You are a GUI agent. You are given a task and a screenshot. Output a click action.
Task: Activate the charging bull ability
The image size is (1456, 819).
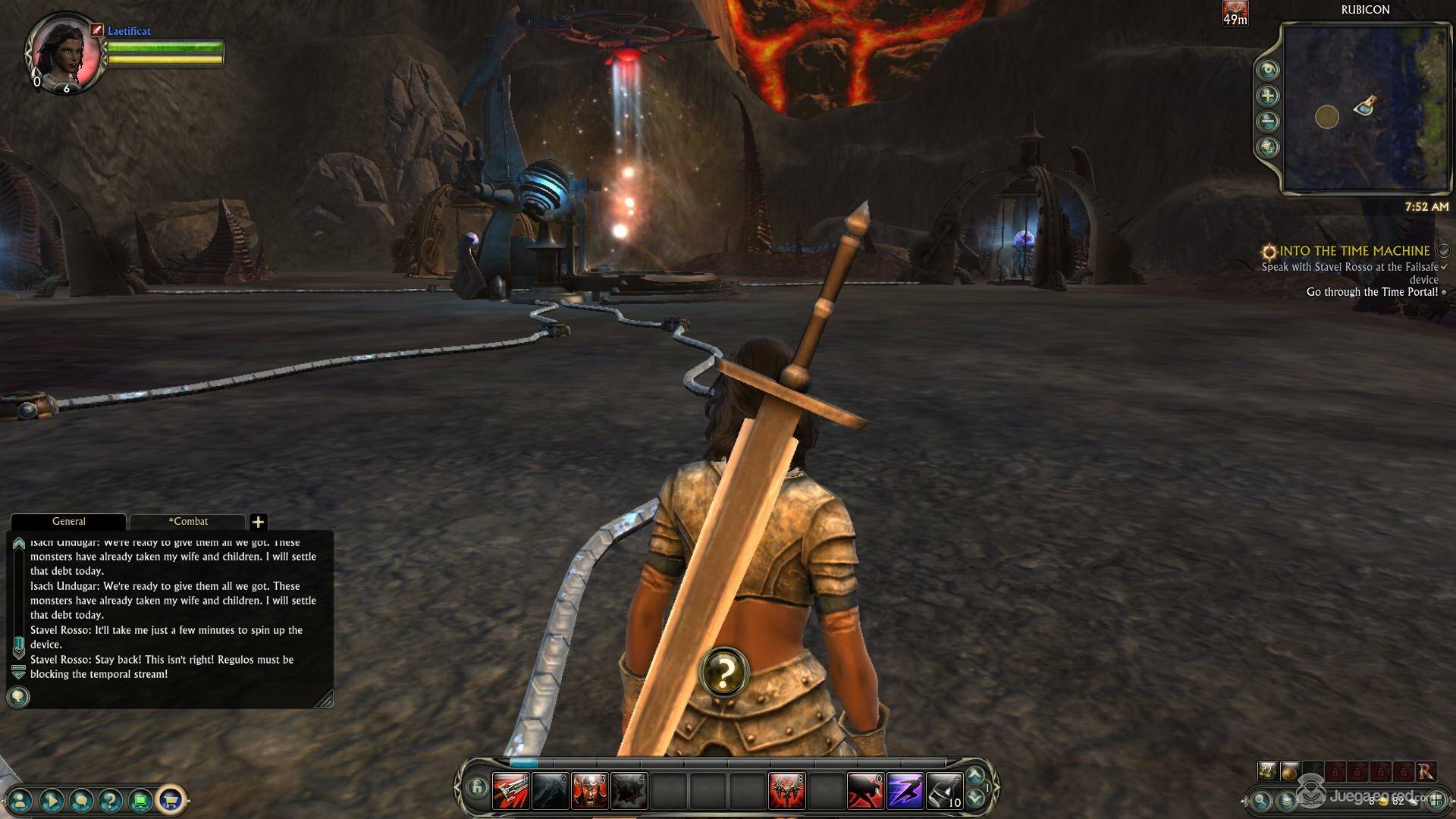tap(865, 792)
